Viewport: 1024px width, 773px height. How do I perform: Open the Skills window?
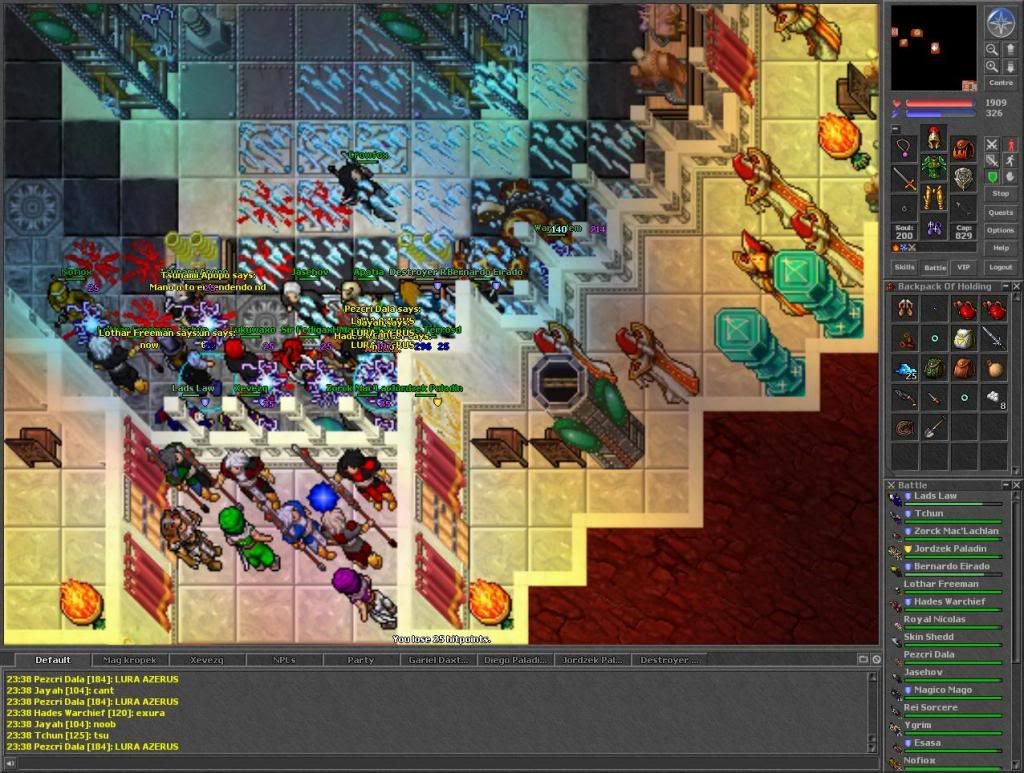tap(904, 267)
